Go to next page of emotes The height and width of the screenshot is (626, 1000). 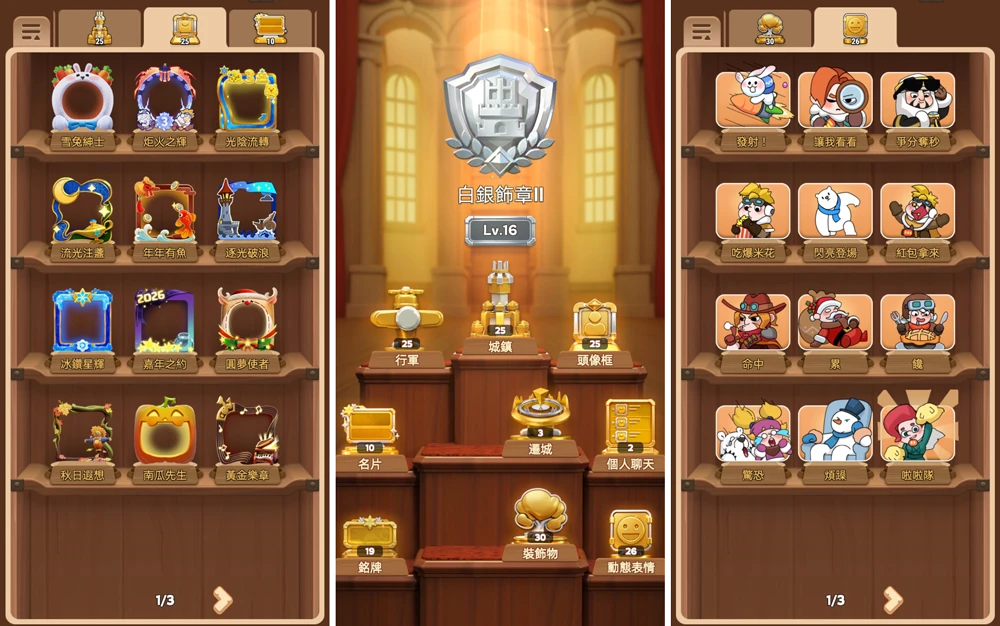tap(892, 600)
